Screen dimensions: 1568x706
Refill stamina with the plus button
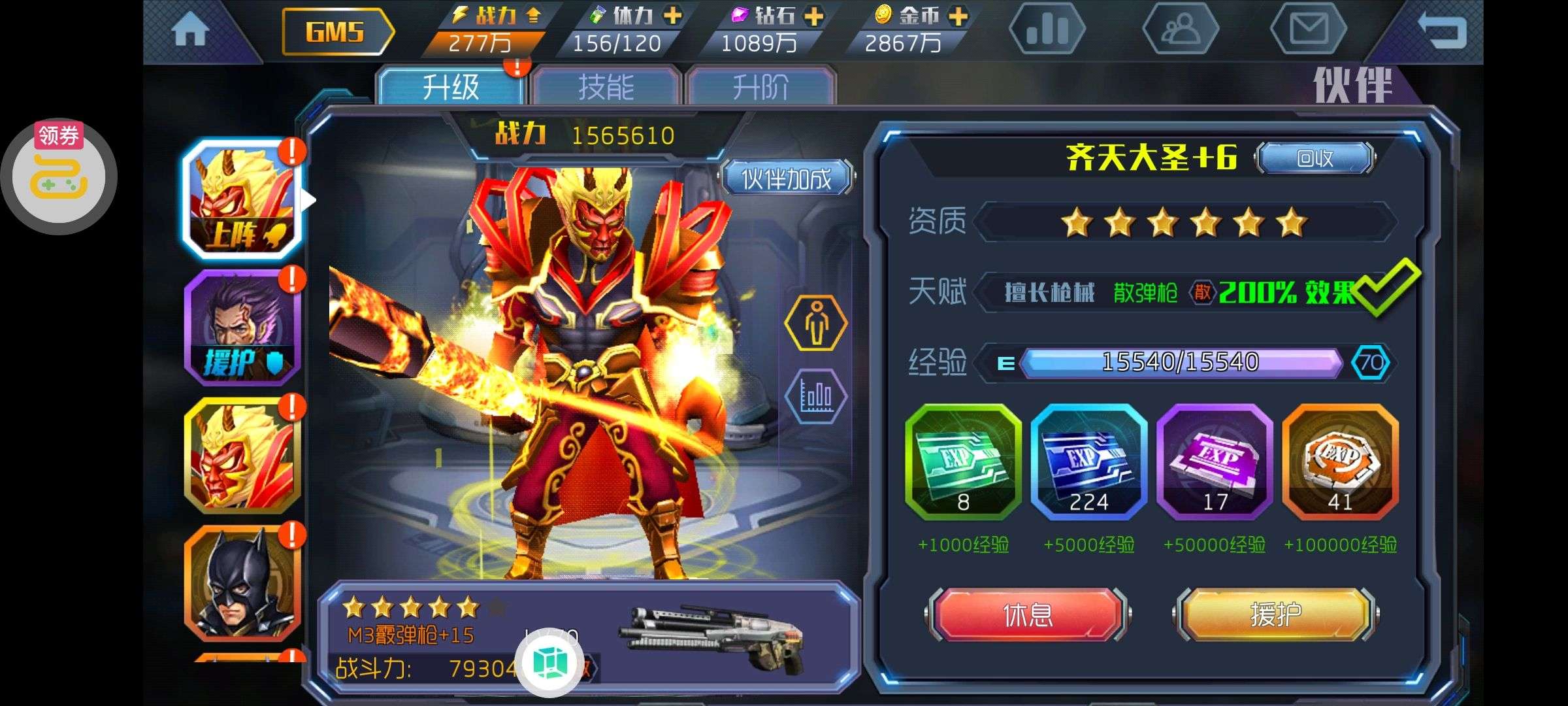point(672,16)
